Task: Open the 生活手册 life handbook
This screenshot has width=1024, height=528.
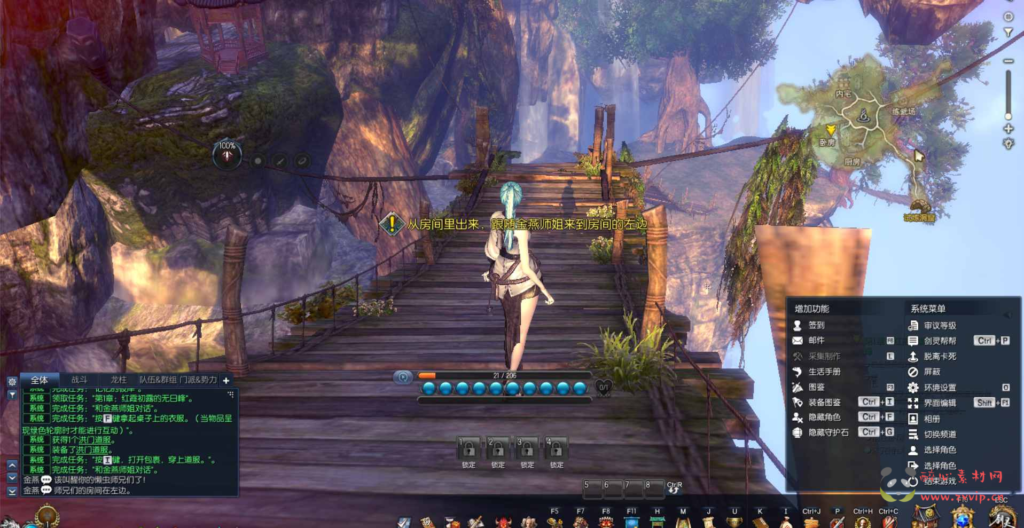Action: coord(823,371)
